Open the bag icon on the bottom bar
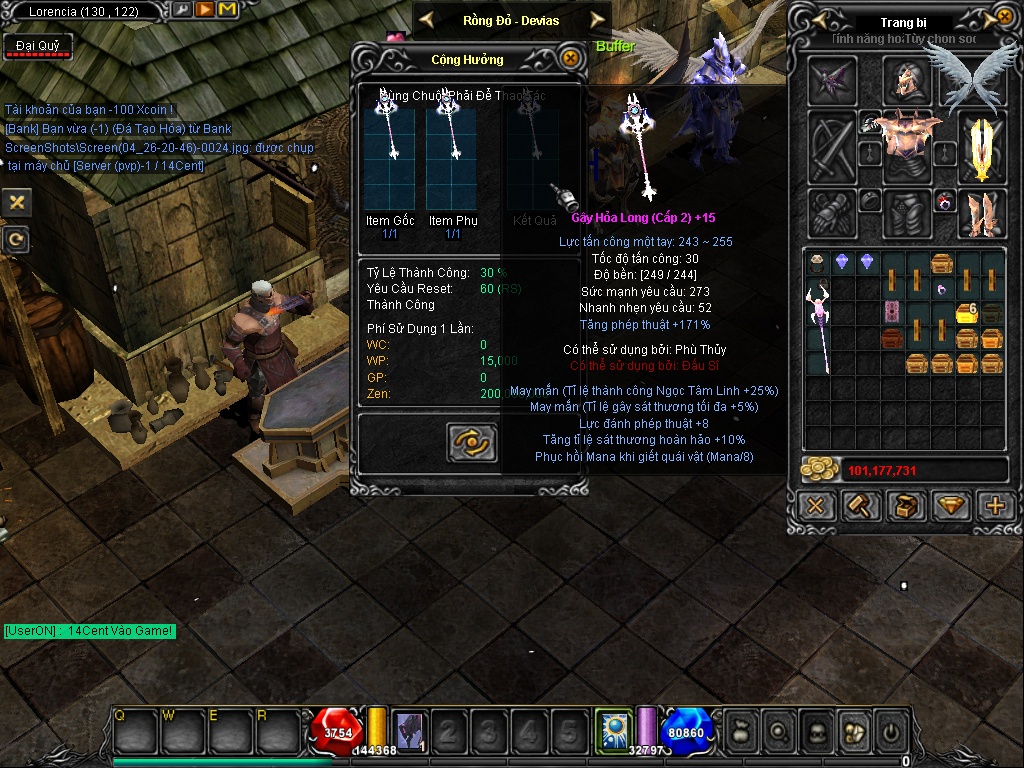This screenshot has width=1024, height=768. [x=740, y=732]
